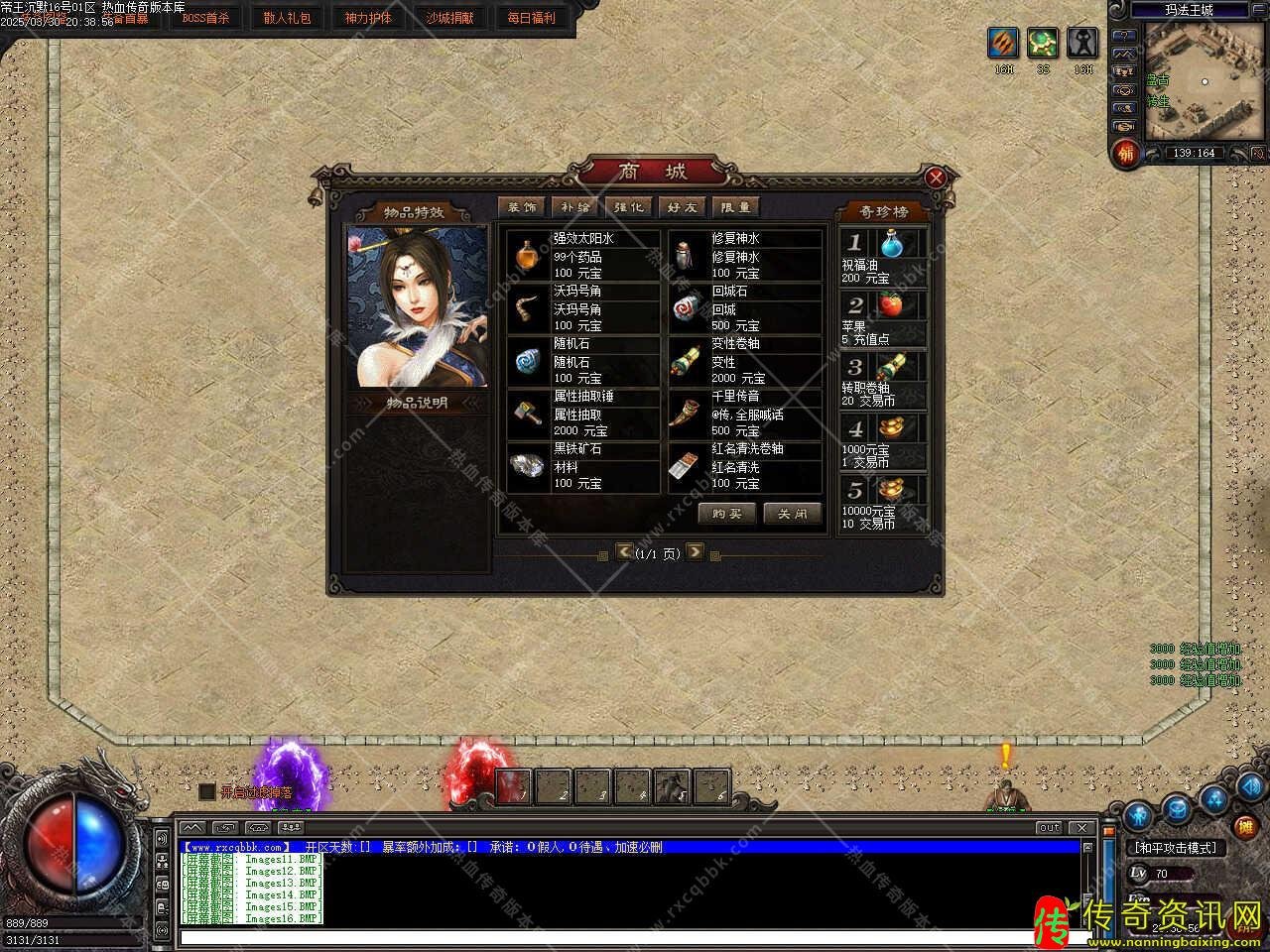Click the 购买 buy button
The width and height of the screenshot is (1270, 952).
[726, 514]
